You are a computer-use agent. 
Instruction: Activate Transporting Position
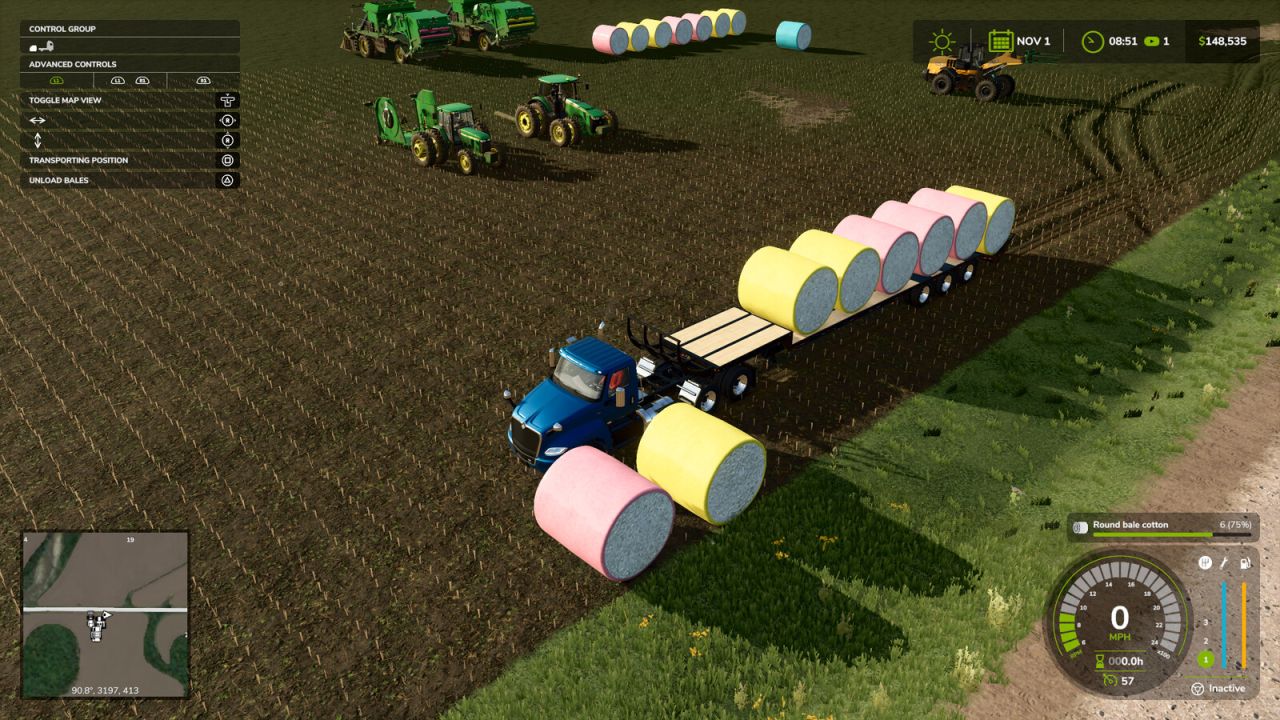coord(78,160)
